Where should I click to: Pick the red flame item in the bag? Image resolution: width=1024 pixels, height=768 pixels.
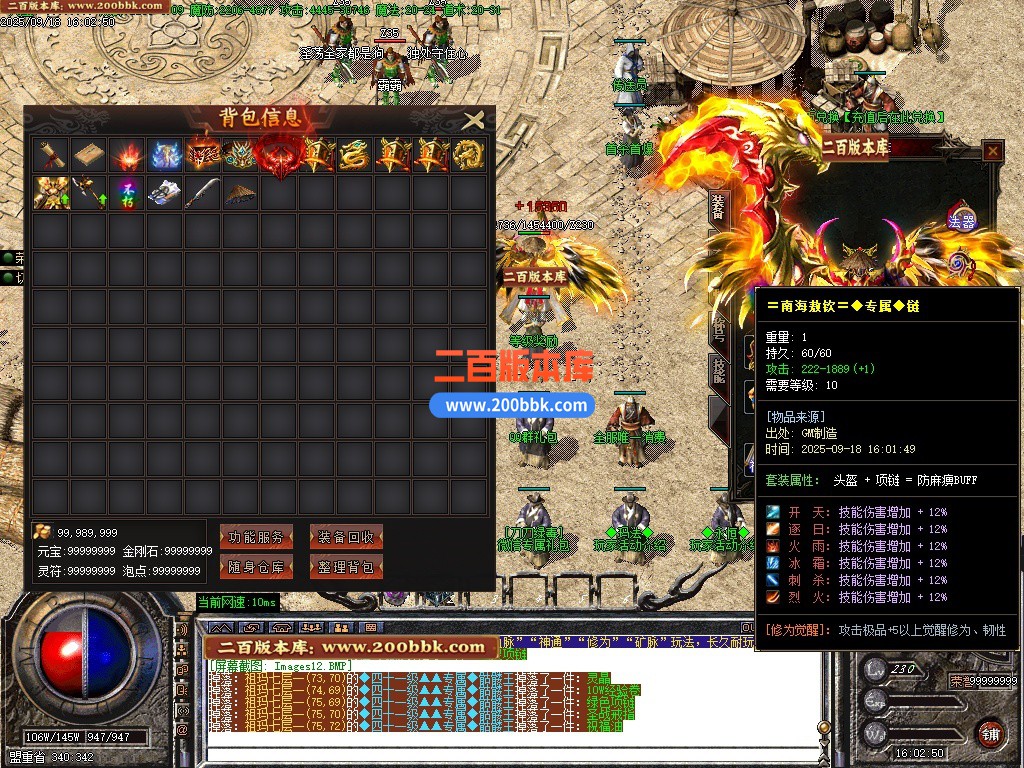click(x=126, y=155)
